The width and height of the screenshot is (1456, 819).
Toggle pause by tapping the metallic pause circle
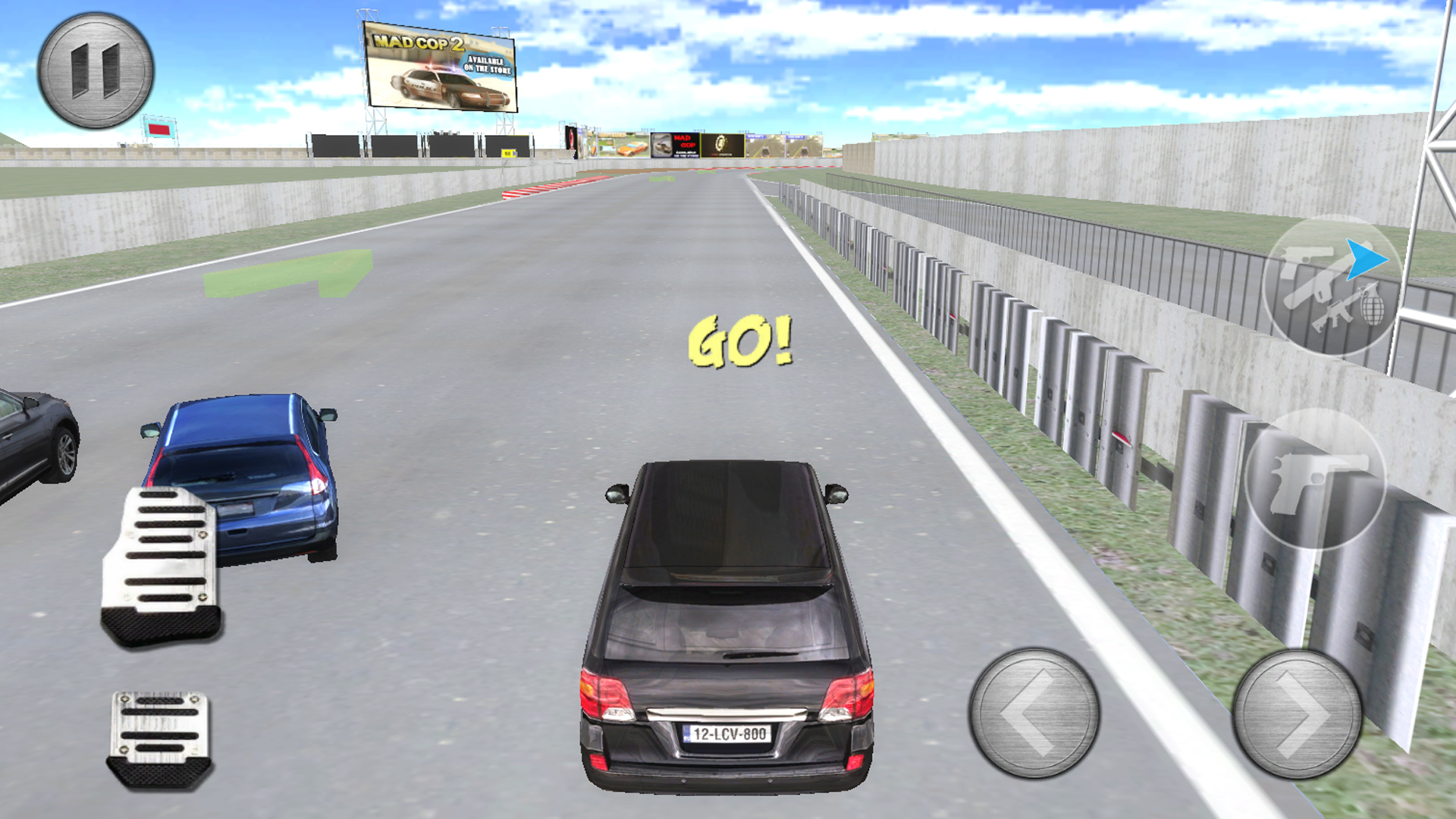95,70
